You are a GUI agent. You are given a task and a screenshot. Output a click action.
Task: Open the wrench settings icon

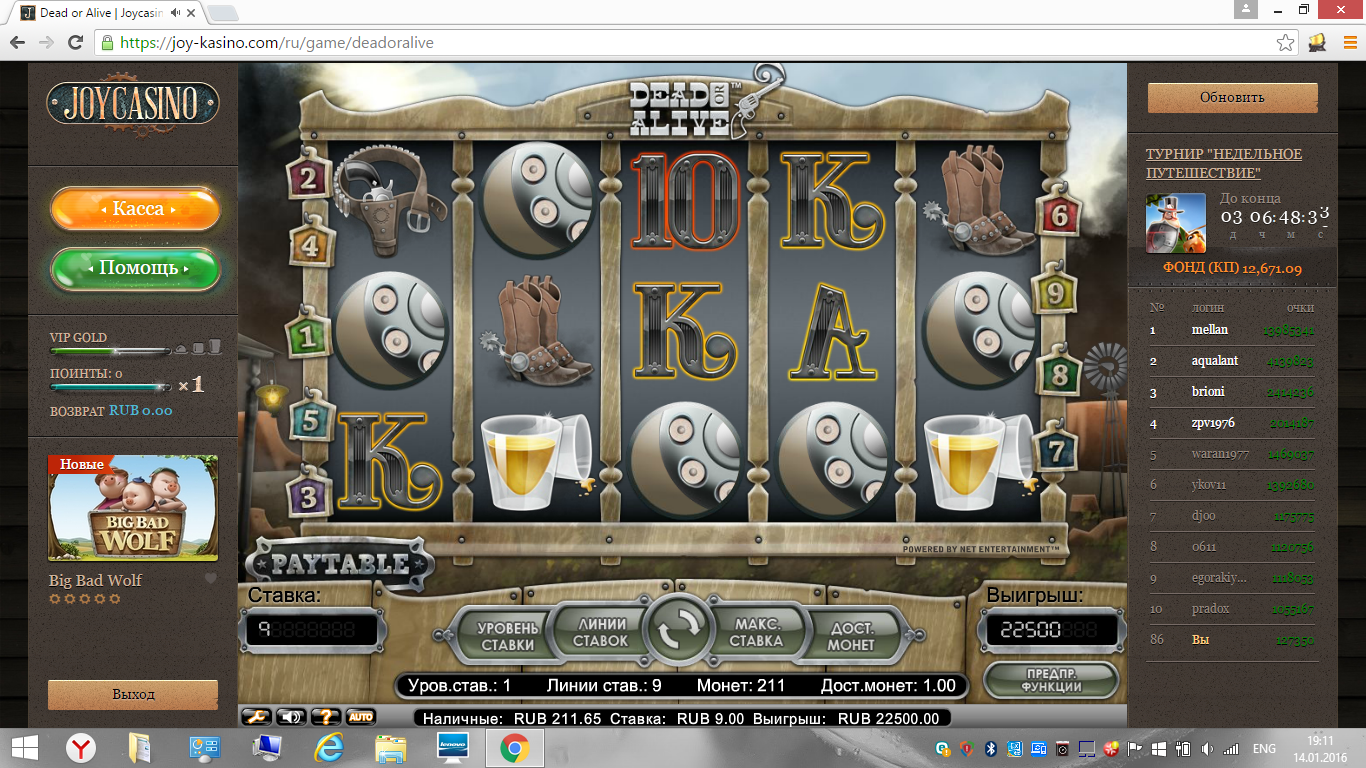coord(256,716)
